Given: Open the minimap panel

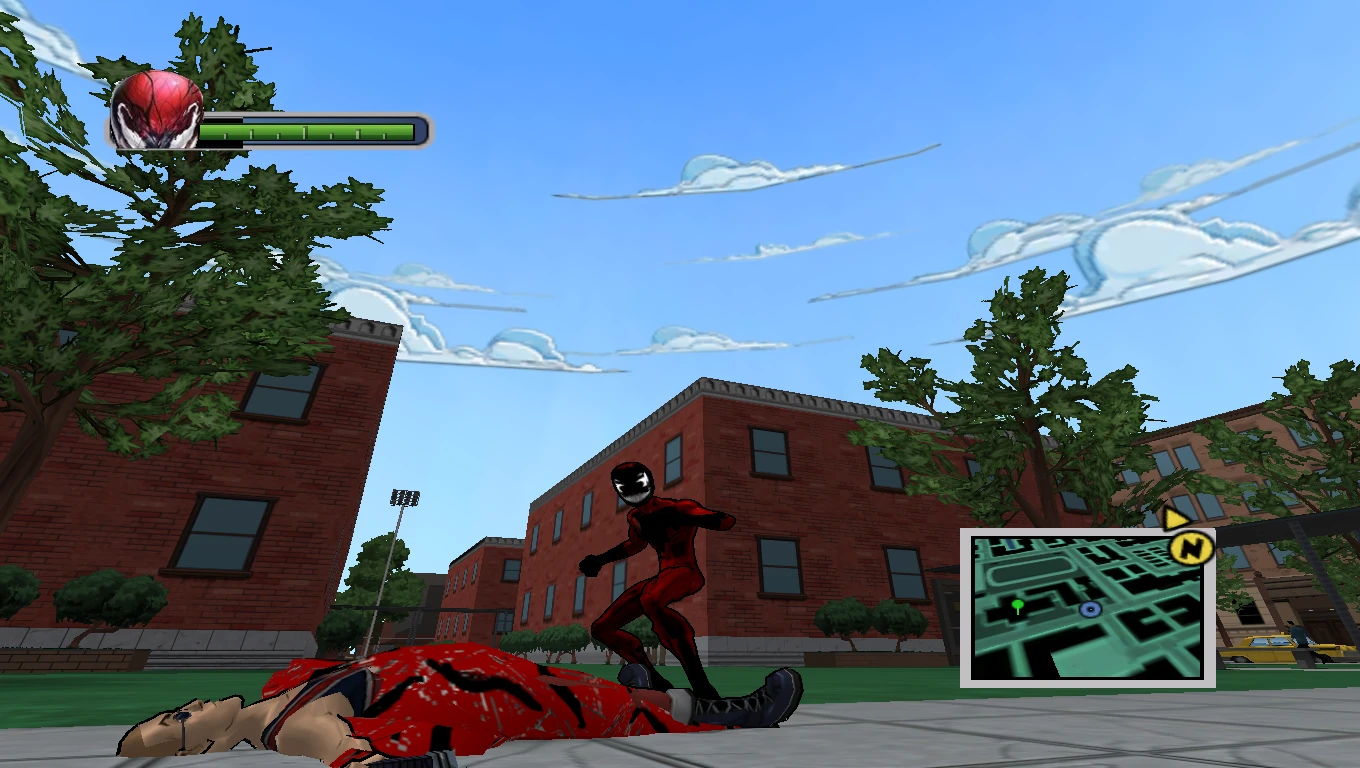Looking at the screenshot, I should pos(1090,605).
